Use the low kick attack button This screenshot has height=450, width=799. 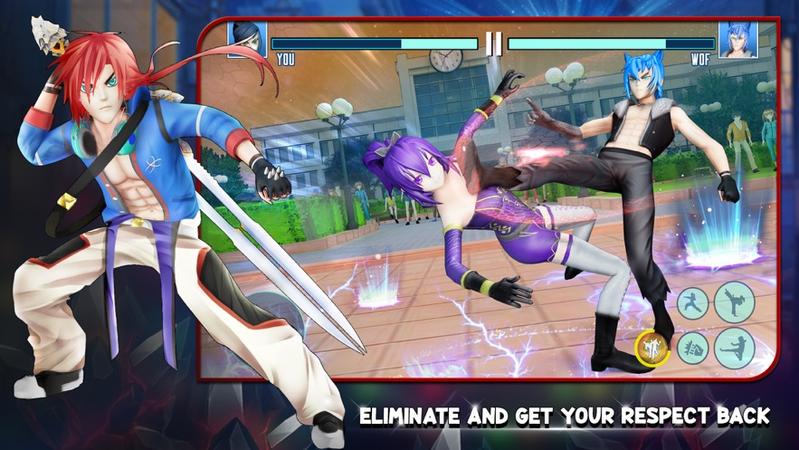(734, 348)
